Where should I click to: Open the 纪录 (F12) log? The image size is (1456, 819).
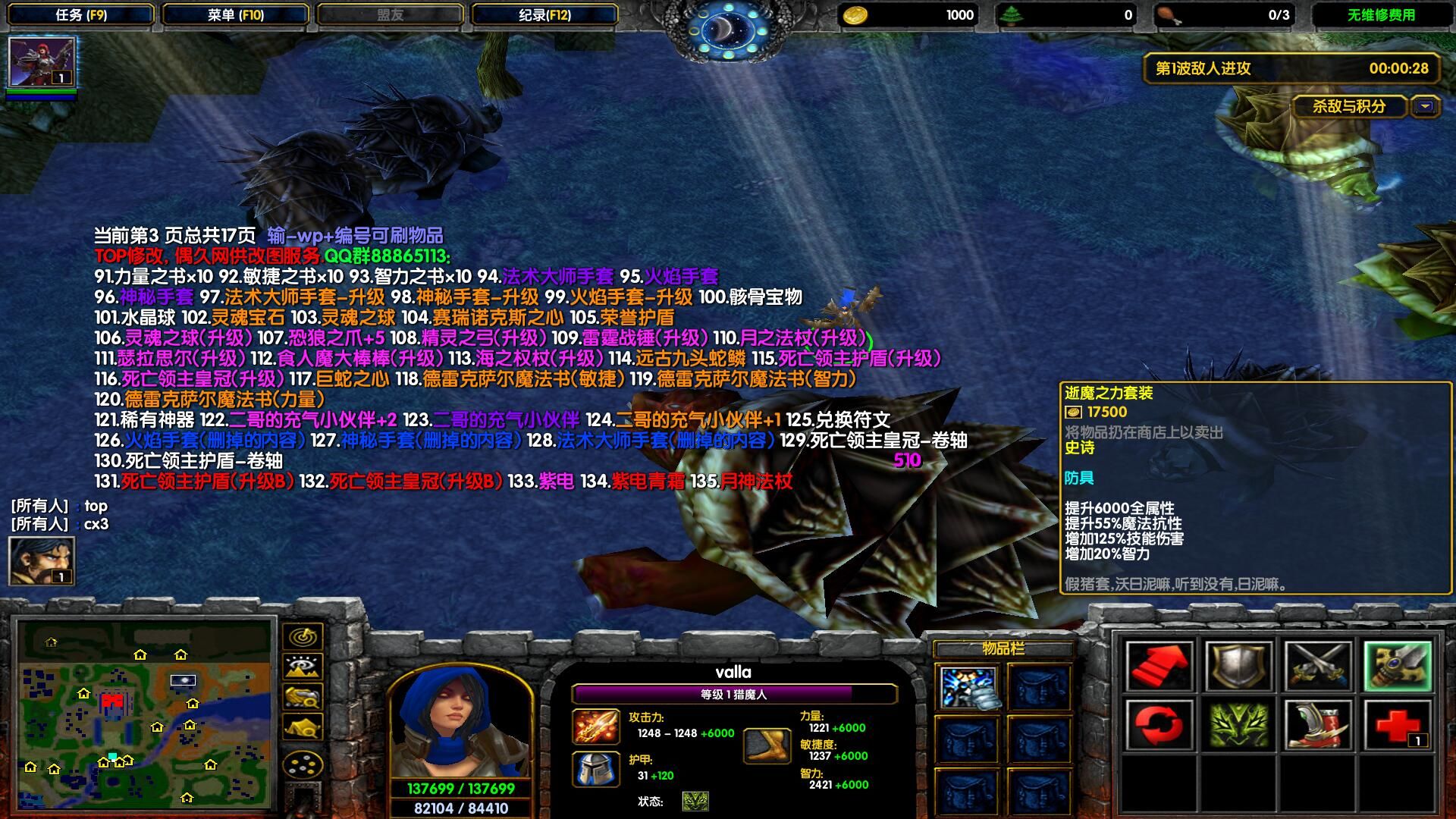pos(544,14)
